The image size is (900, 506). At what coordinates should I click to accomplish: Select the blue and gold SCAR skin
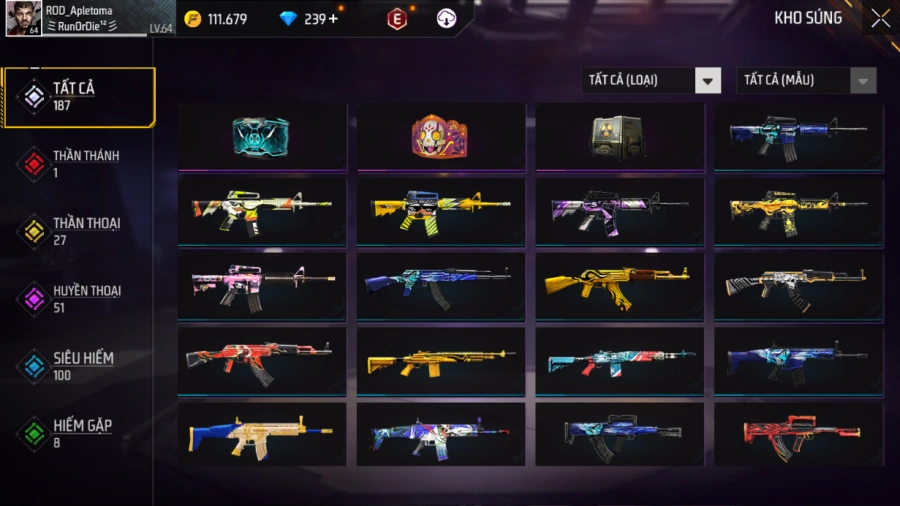[x=261, y=433]
